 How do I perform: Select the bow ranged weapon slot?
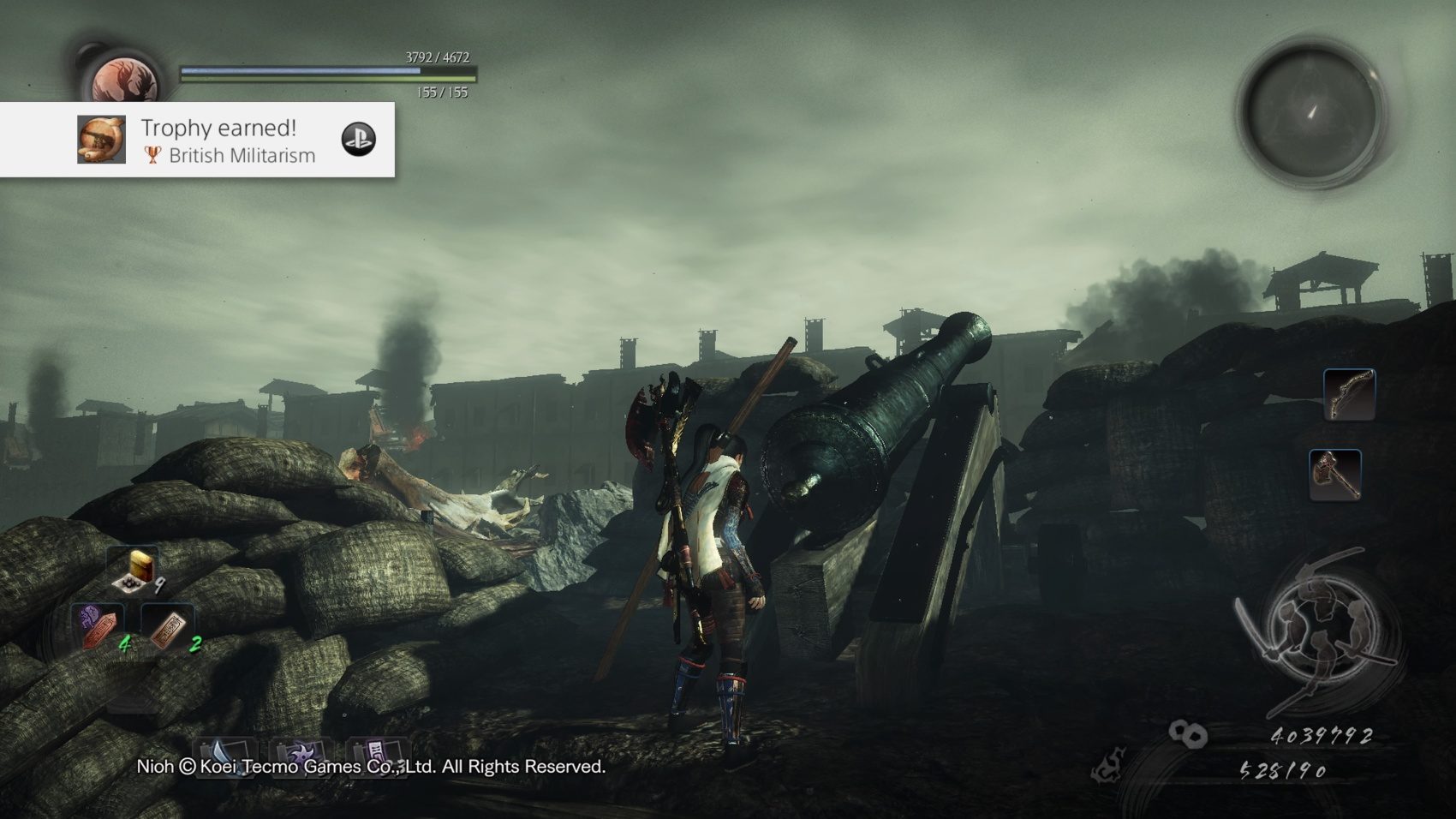1349,395
